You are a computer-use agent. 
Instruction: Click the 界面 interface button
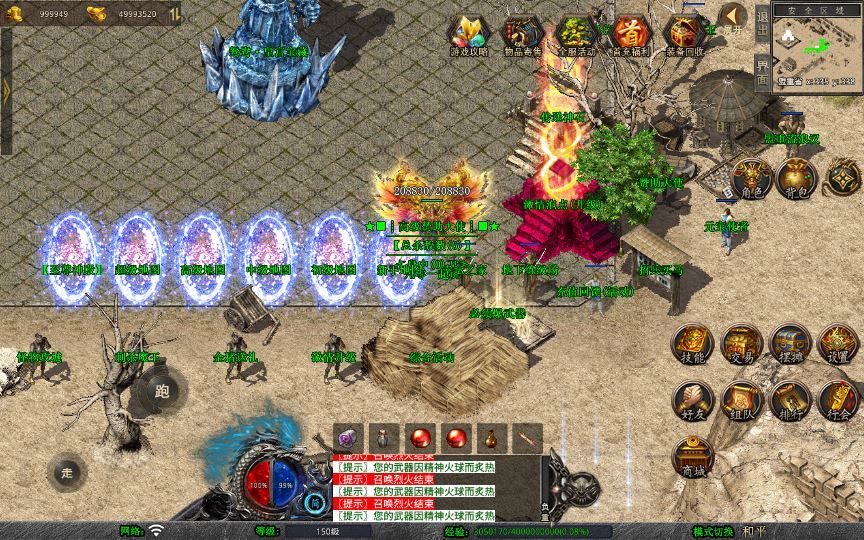pyautogui.click(x=762, y=70)
